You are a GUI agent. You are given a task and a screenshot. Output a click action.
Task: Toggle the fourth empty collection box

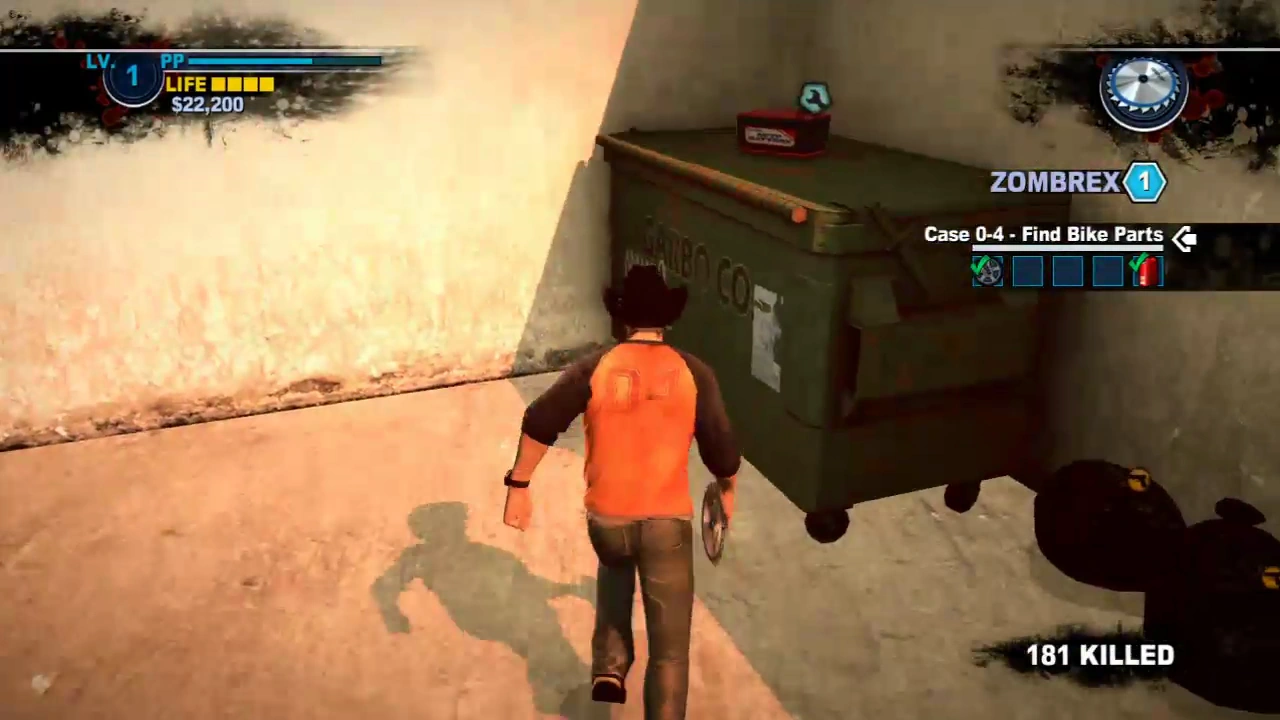(1107, 270)
